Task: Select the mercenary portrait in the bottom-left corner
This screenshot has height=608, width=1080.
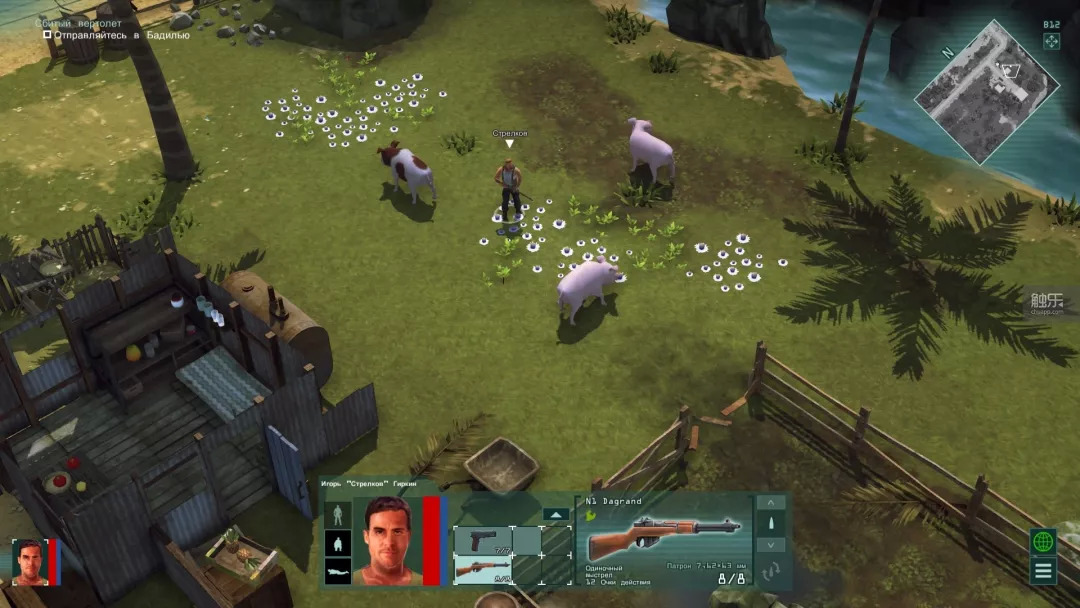Action: [x=29, y=561]
